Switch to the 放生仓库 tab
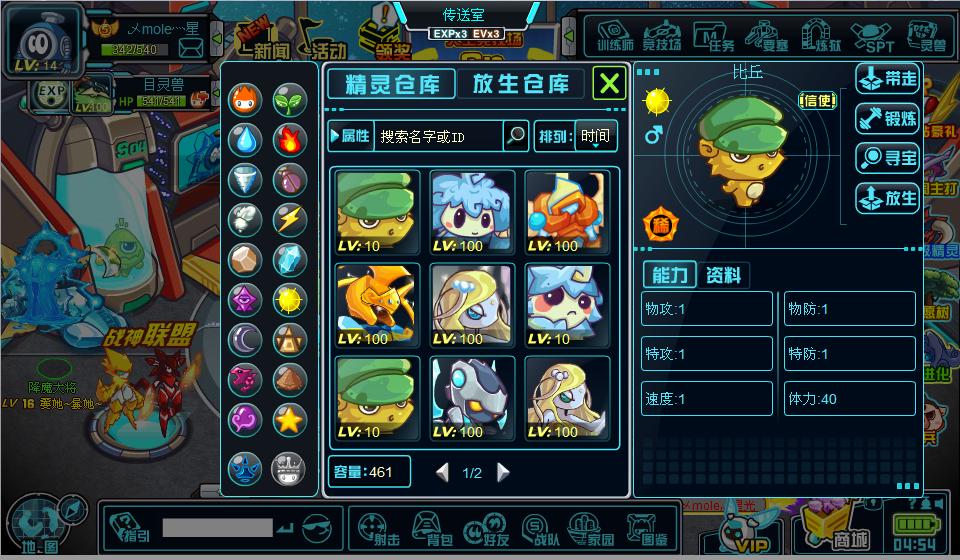Image resolution: width=960 pixels, height=560 pixels. tap(520, 84)
